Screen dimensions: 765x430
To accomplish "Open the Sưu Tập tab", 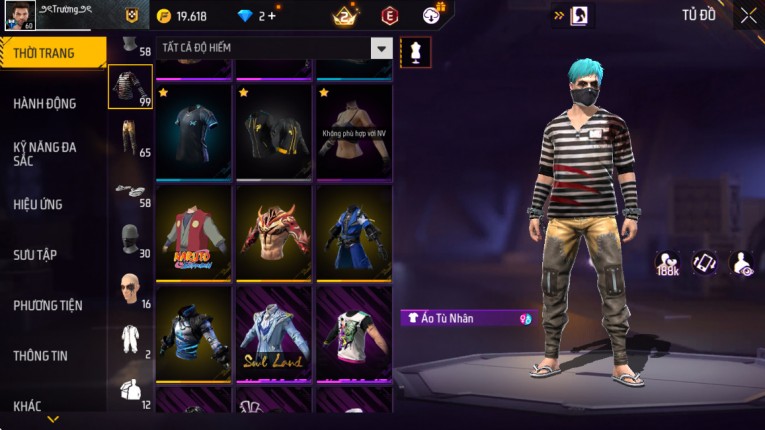I will point(35,255).
